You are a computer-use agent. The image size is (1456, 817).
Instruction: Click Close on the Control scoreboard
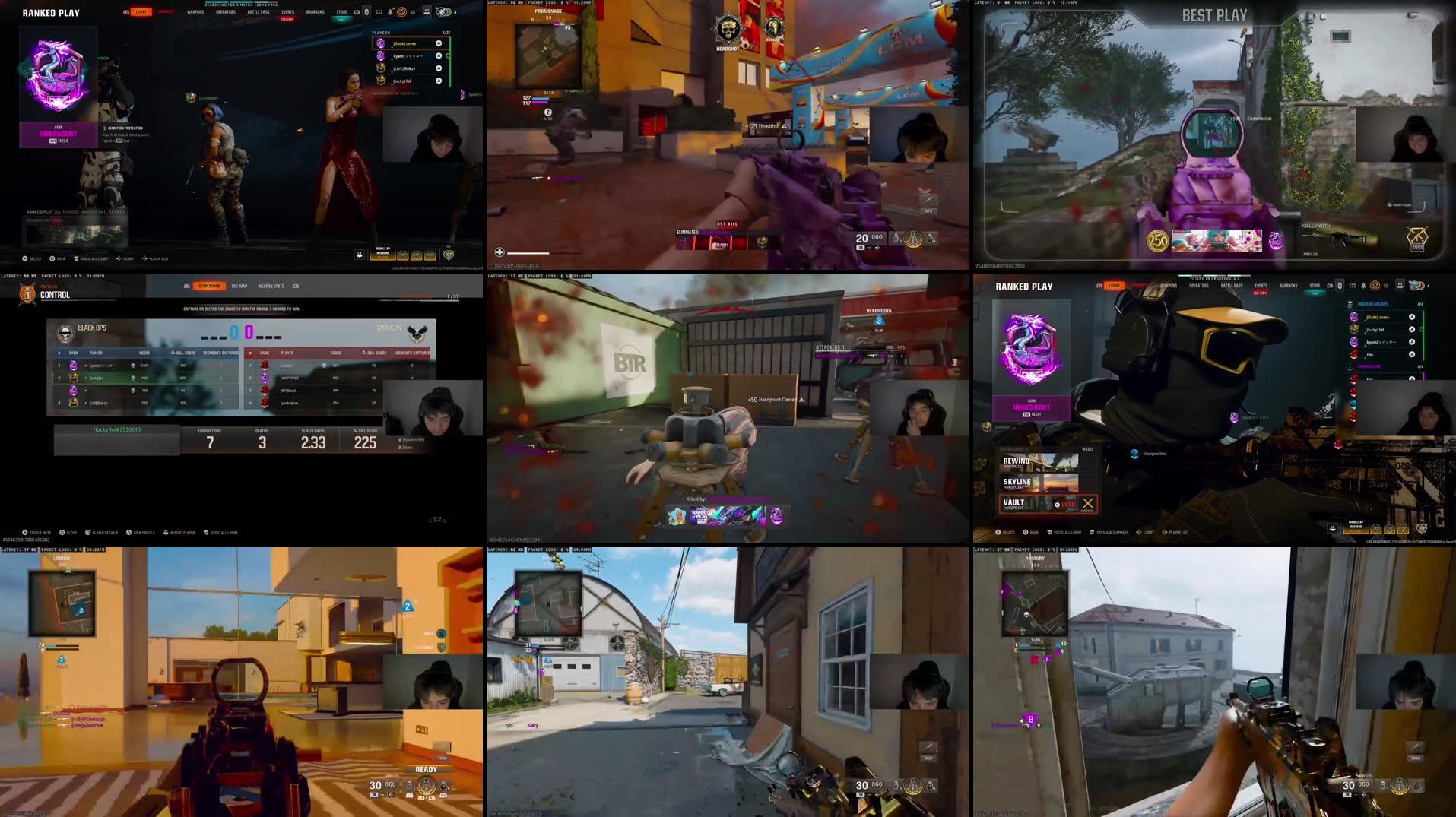pyautogui.click(x=62, y=533)
